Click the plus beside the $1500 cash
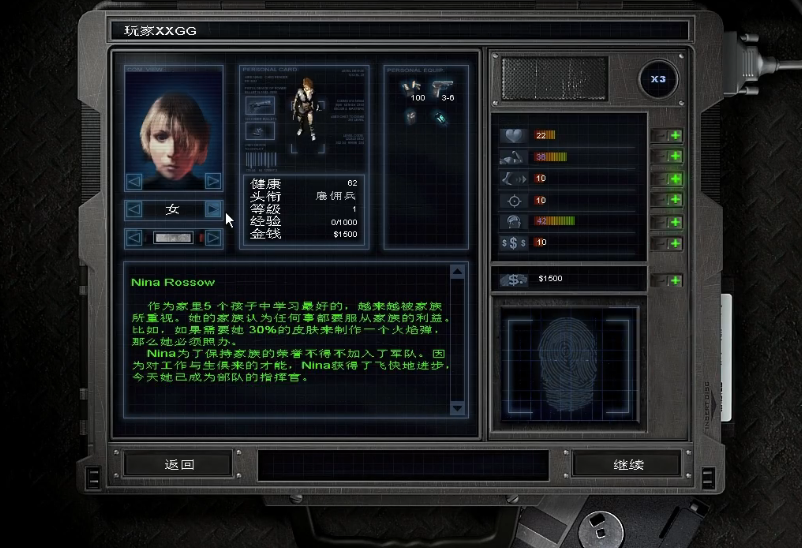 pyautogui.click(x=675, y=280)
